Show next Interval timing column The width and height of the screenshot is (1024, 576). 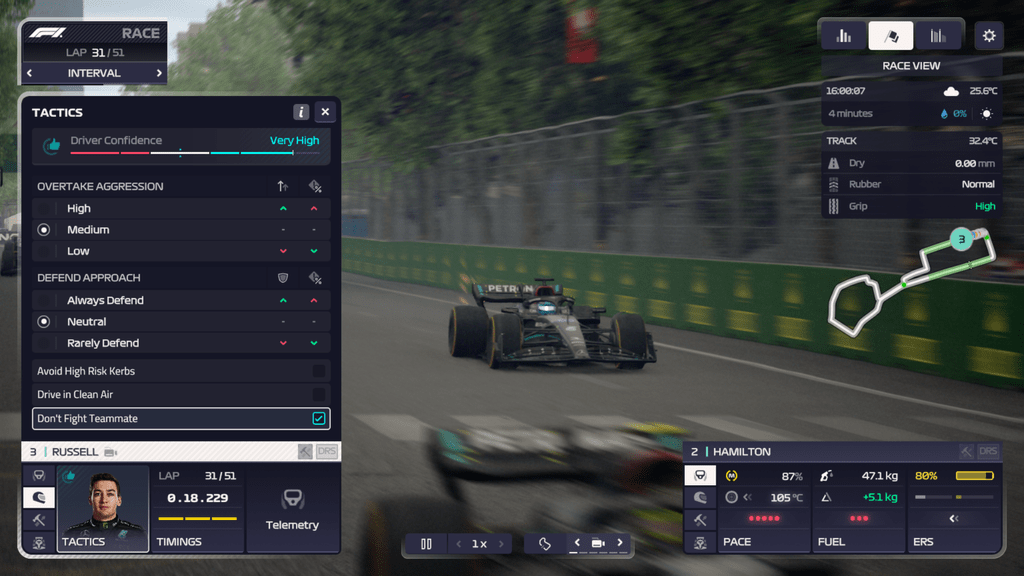159,73
